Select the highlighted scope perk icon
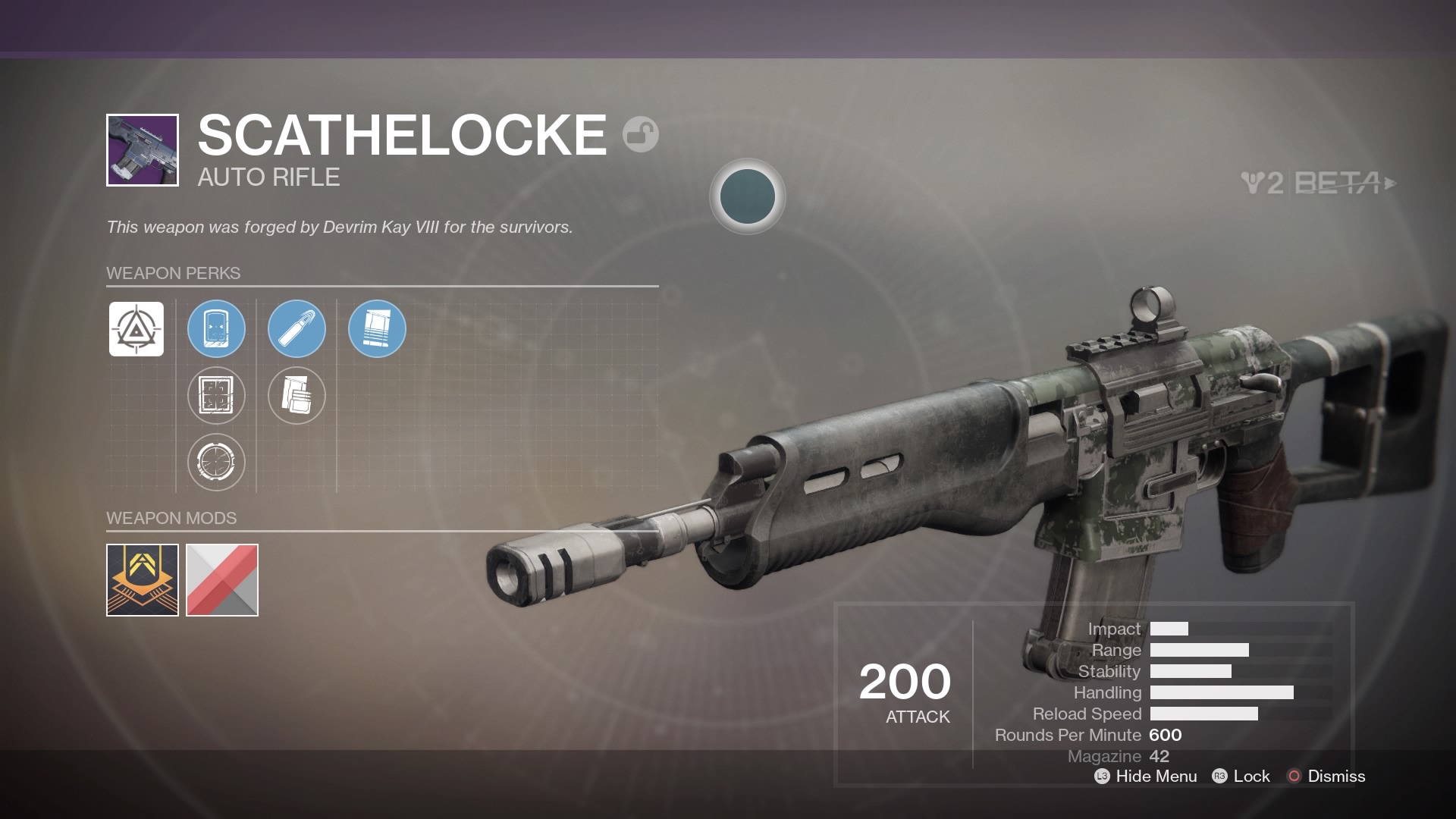Image resolution: width=1456 pixels, height=819 pixels. click(136, 329)
